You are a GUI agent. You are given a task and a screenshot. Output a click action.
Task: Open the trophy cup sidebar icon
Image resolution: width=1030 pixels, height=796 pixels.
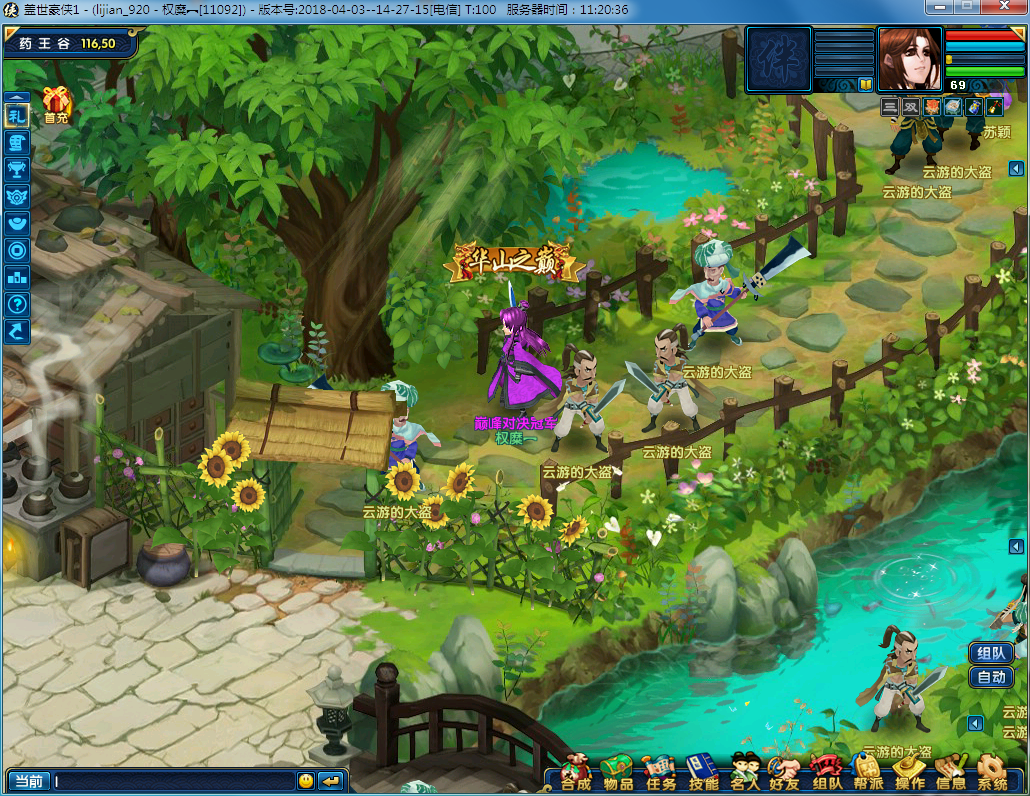click(x=17, y=169)
